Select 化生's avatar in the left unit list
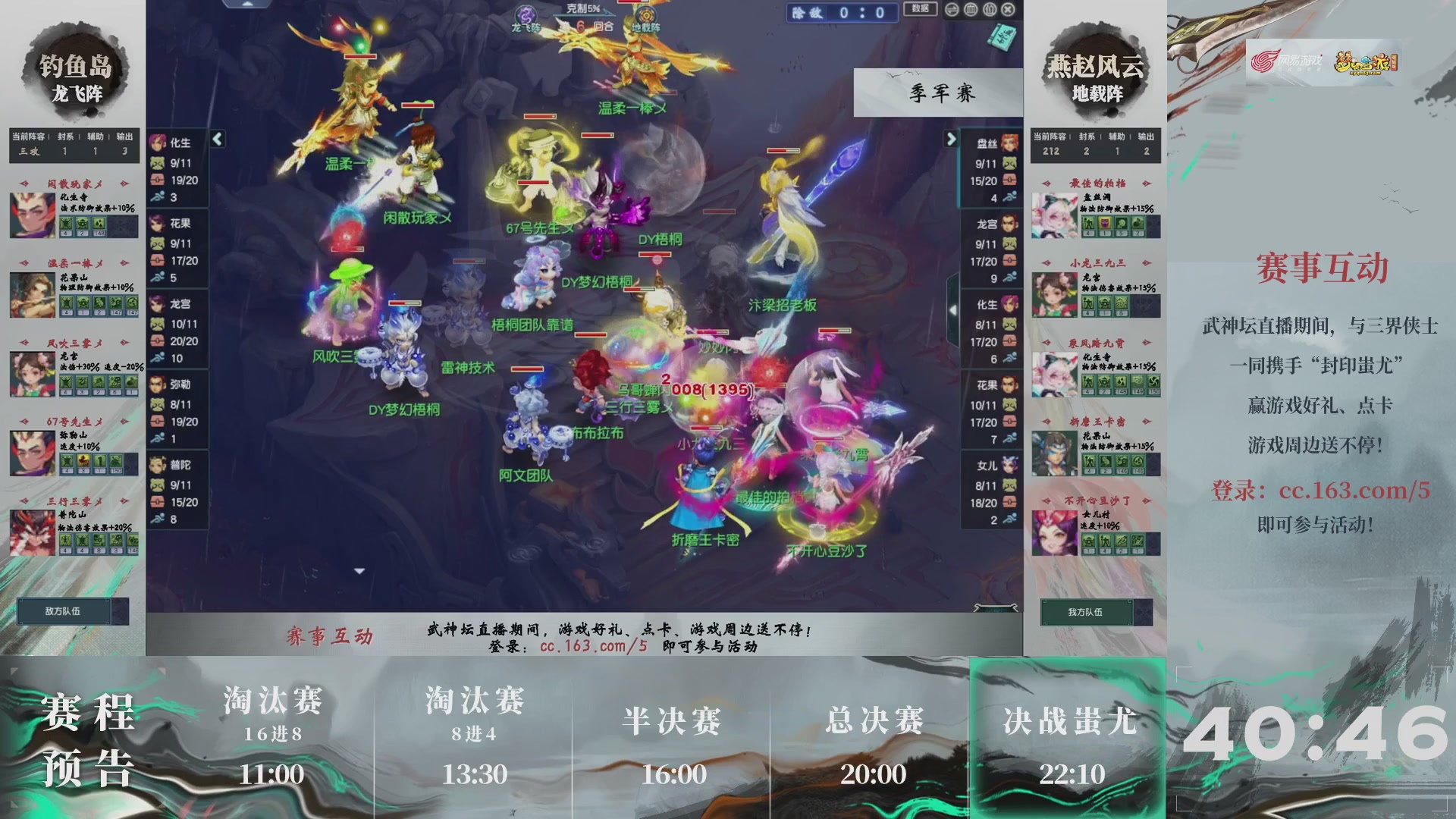The height and width of the screenshot is (819, 1456). tap(160, 144)
